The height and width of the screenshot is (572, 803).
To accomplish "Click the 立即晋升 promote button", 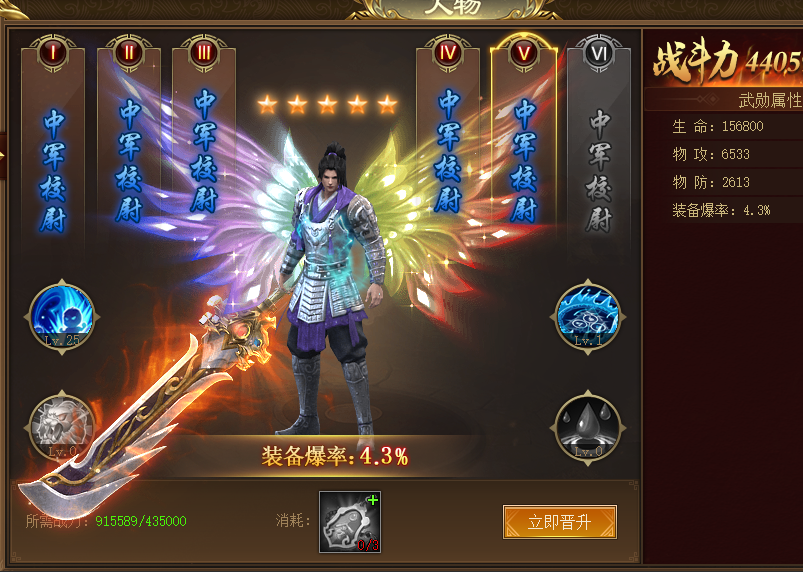I will pyautogui.click(x=559, y=522).
